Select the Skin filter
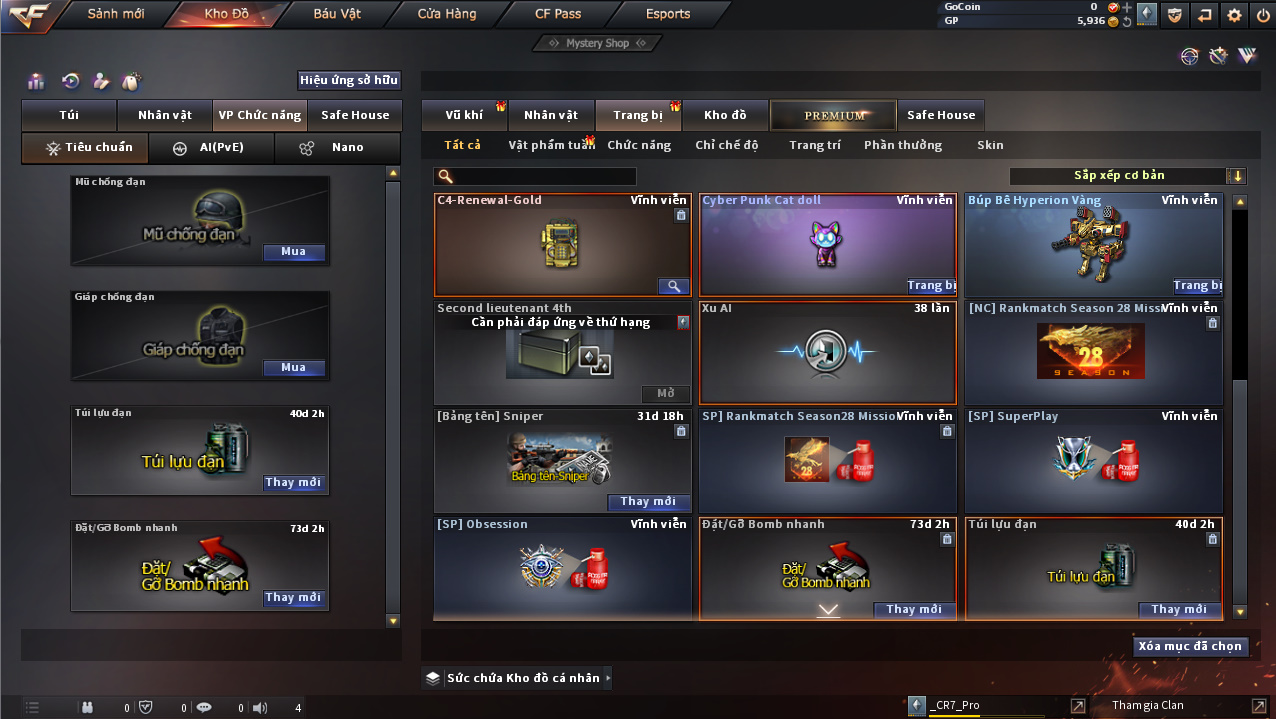This screenshot has height=719, width=1276. (990, 145)
